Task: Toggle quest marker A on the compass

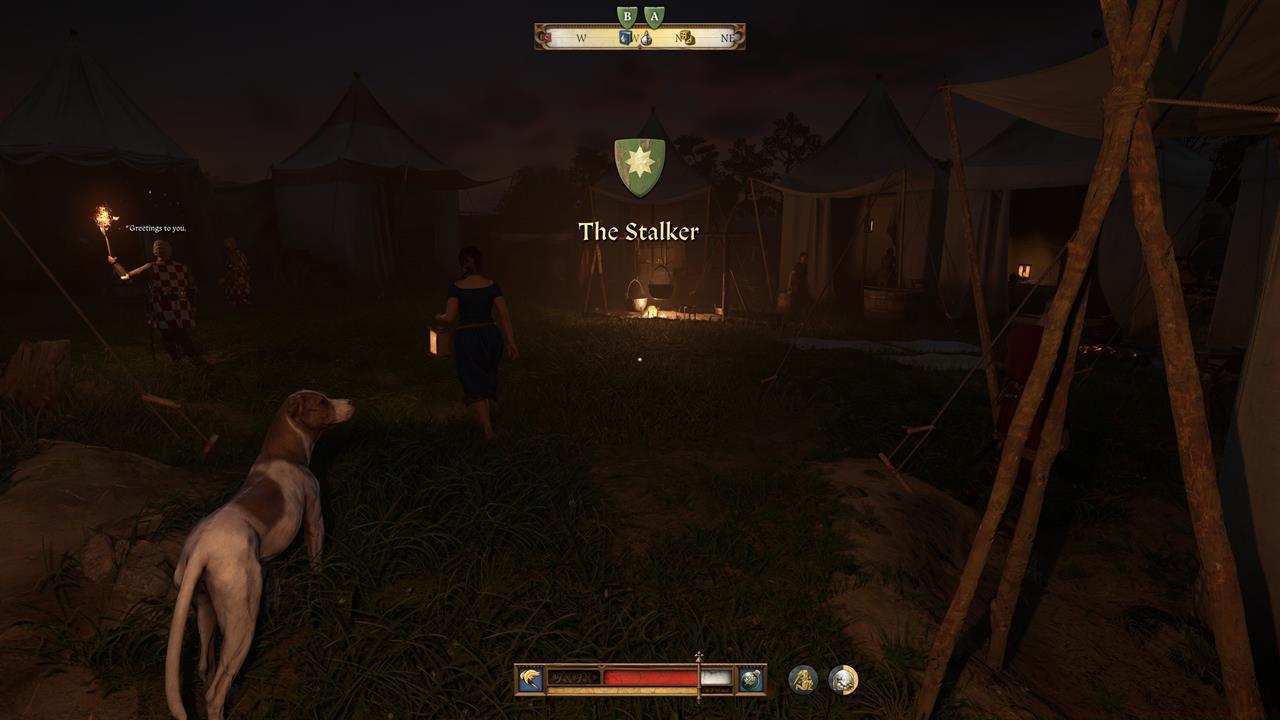Action: [655, 16]
